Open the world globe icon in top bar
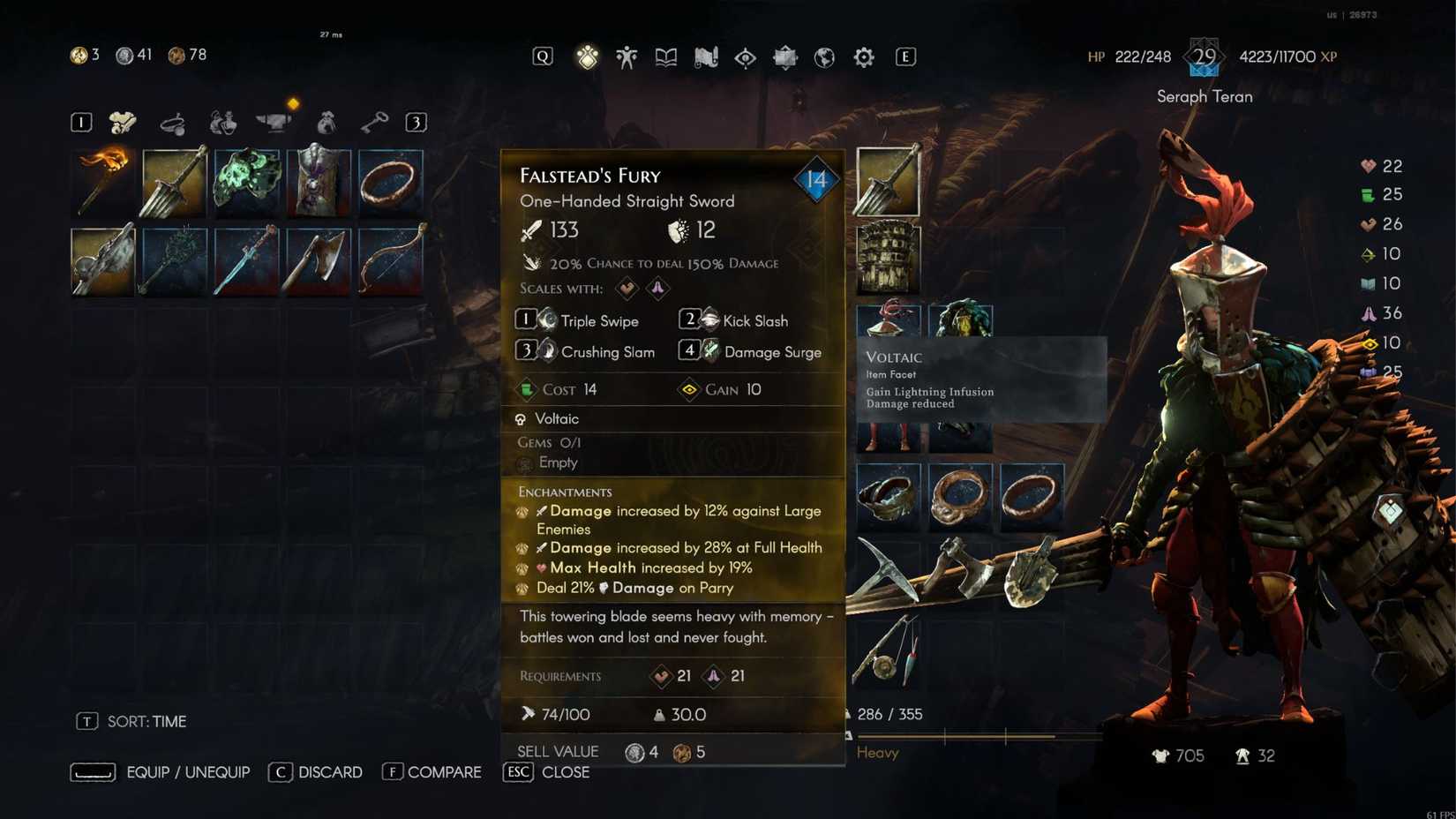The width and height of the screenshot is (1456, 819). [823, 56]
